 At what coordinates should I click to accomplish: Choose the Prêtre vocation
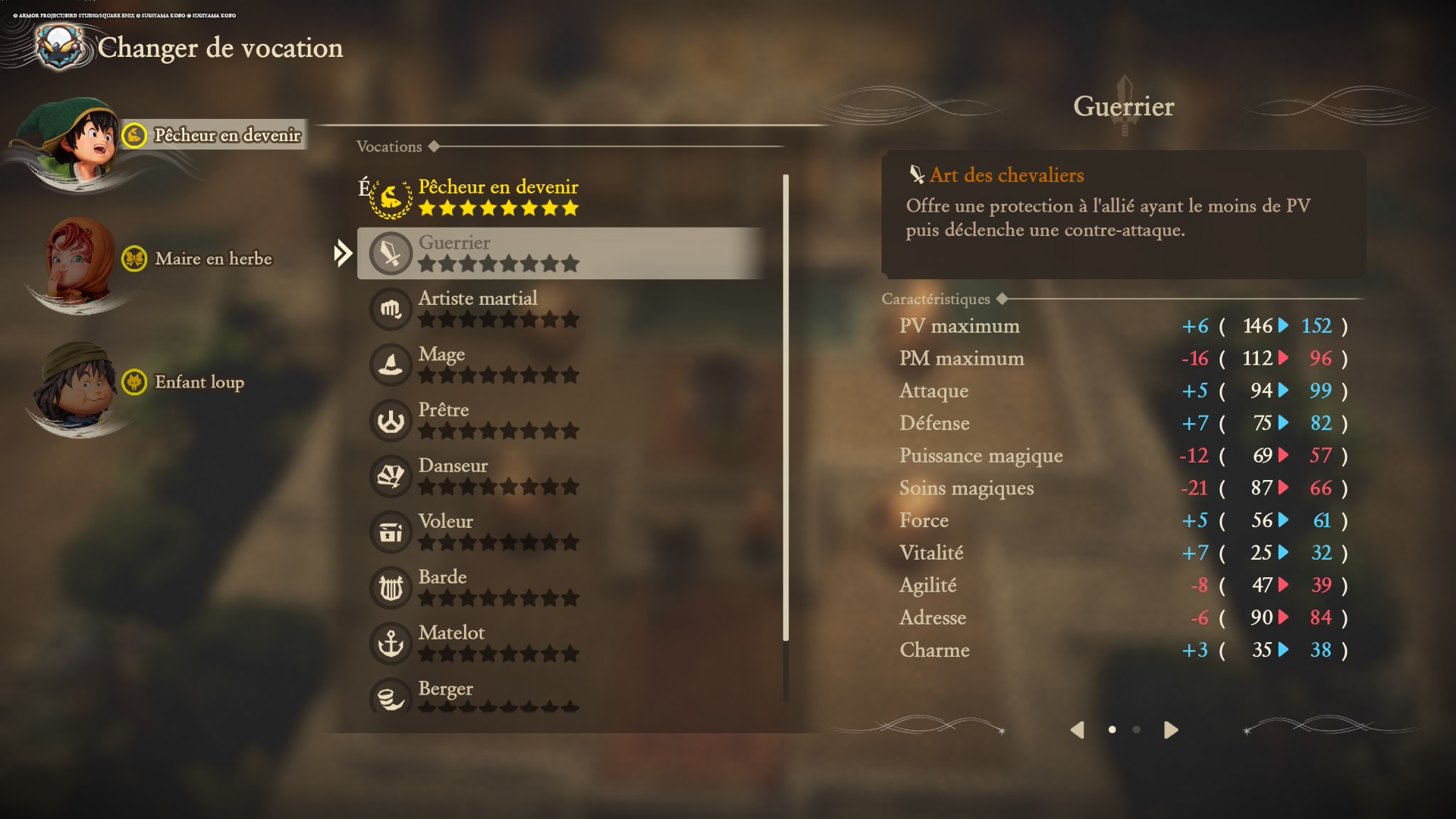pyautogui.click(x=497, y=420)
